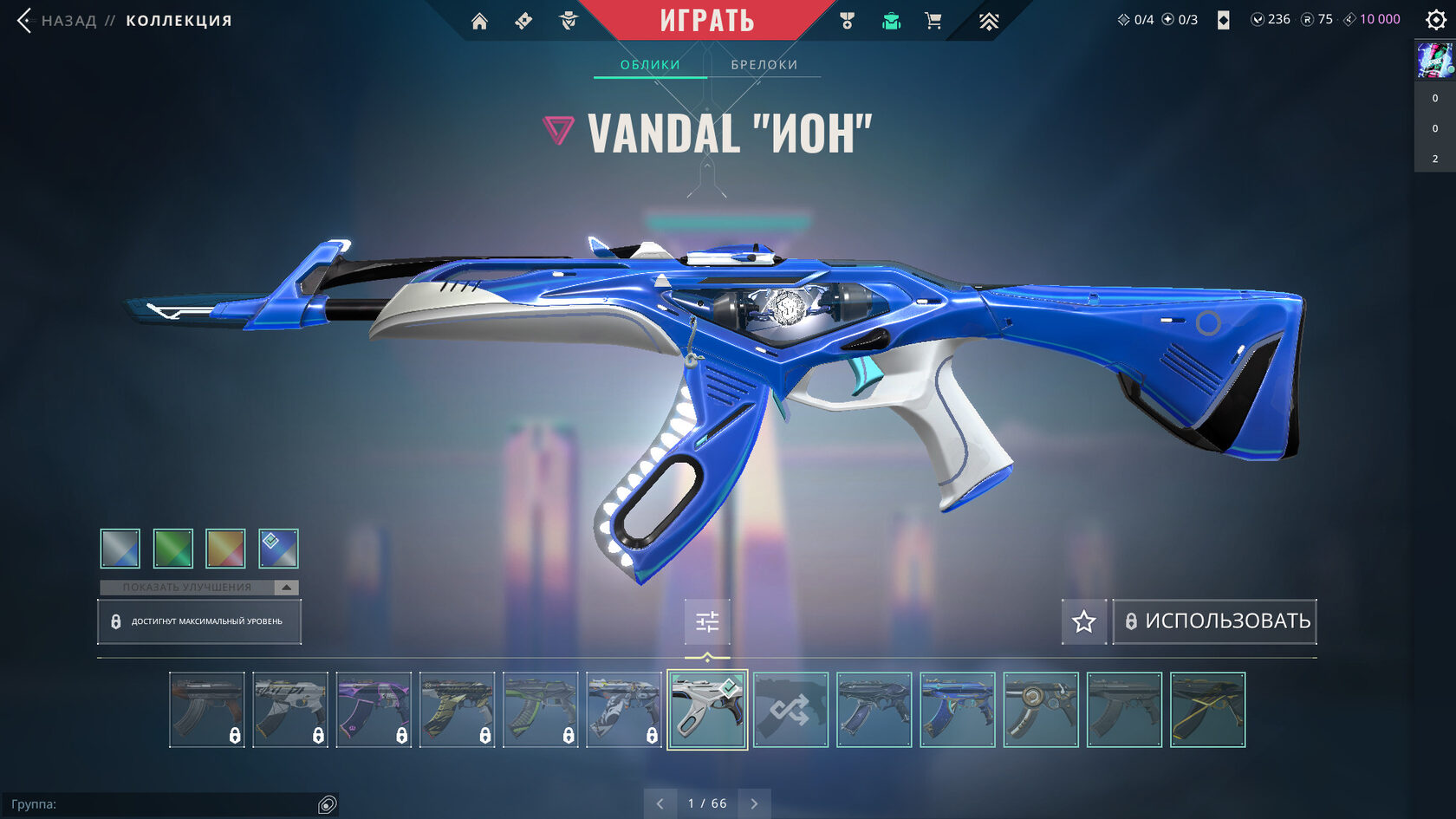Viewport: 1456px width, 819px height.
Task: Select the random shuffle skin tile
Action: click(x=790, y=710)
